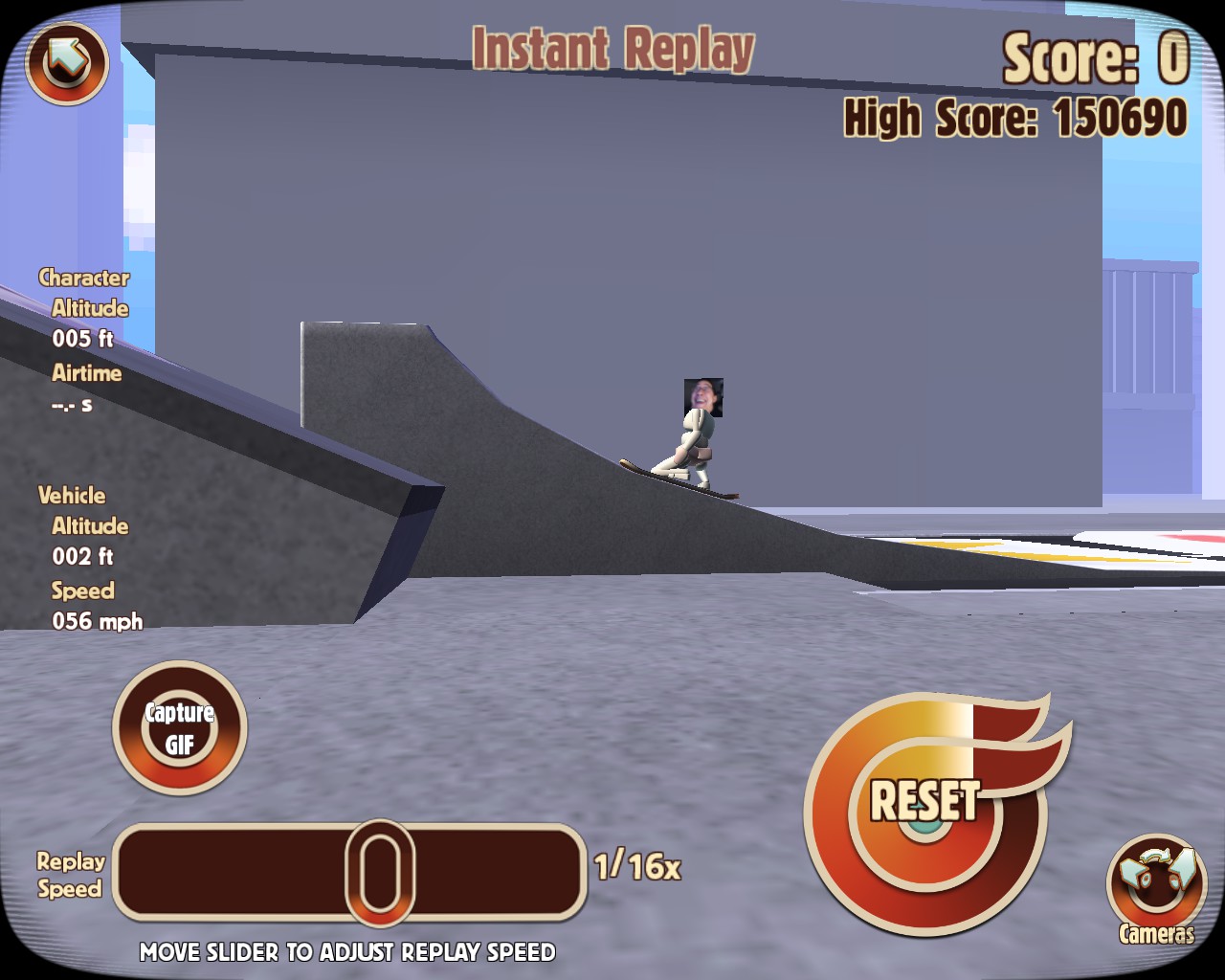
Task: Click the High Score: 150690 text
Action: 1013,118
